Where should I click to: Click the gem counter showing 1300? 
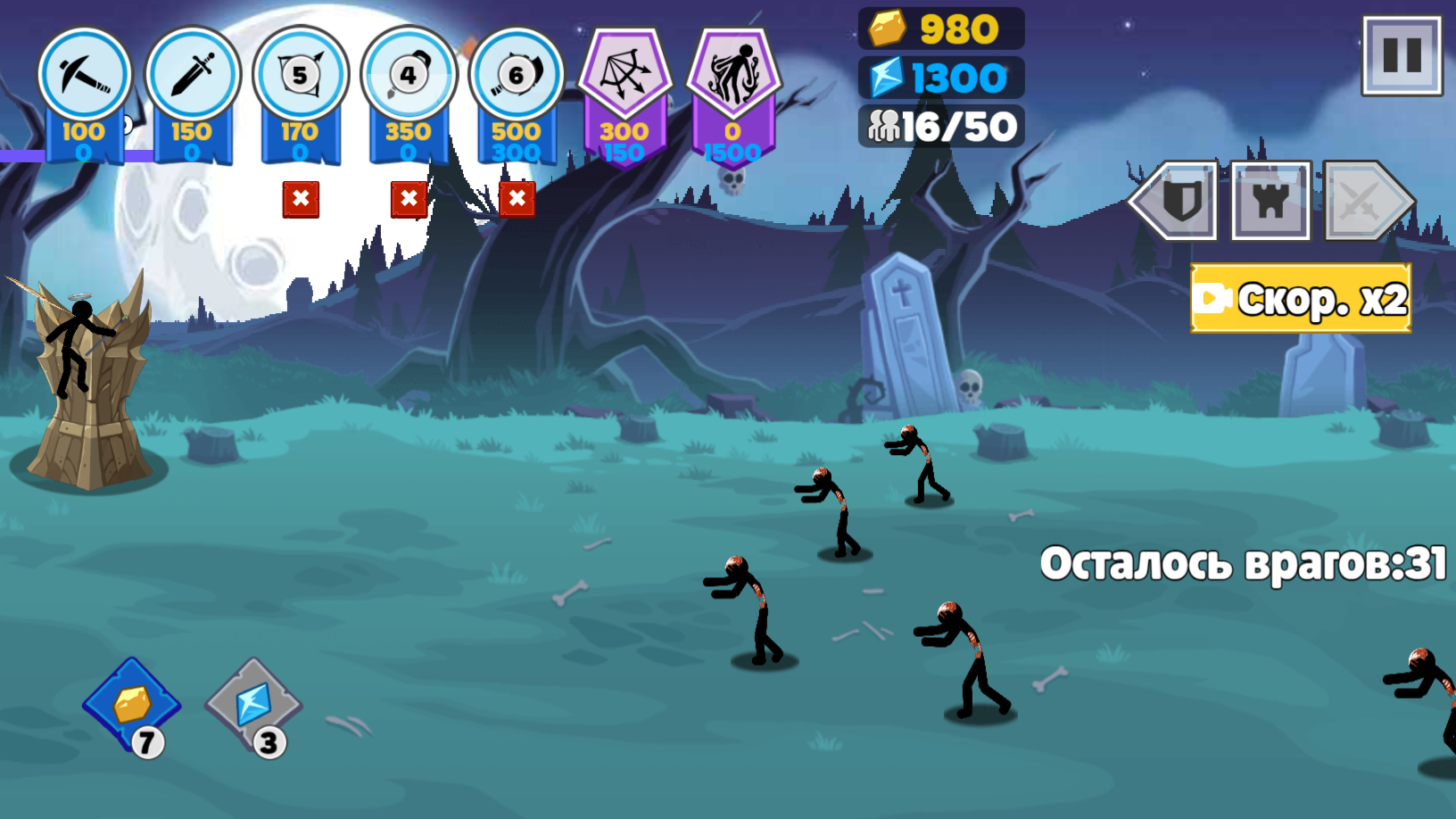coord(941,77)
